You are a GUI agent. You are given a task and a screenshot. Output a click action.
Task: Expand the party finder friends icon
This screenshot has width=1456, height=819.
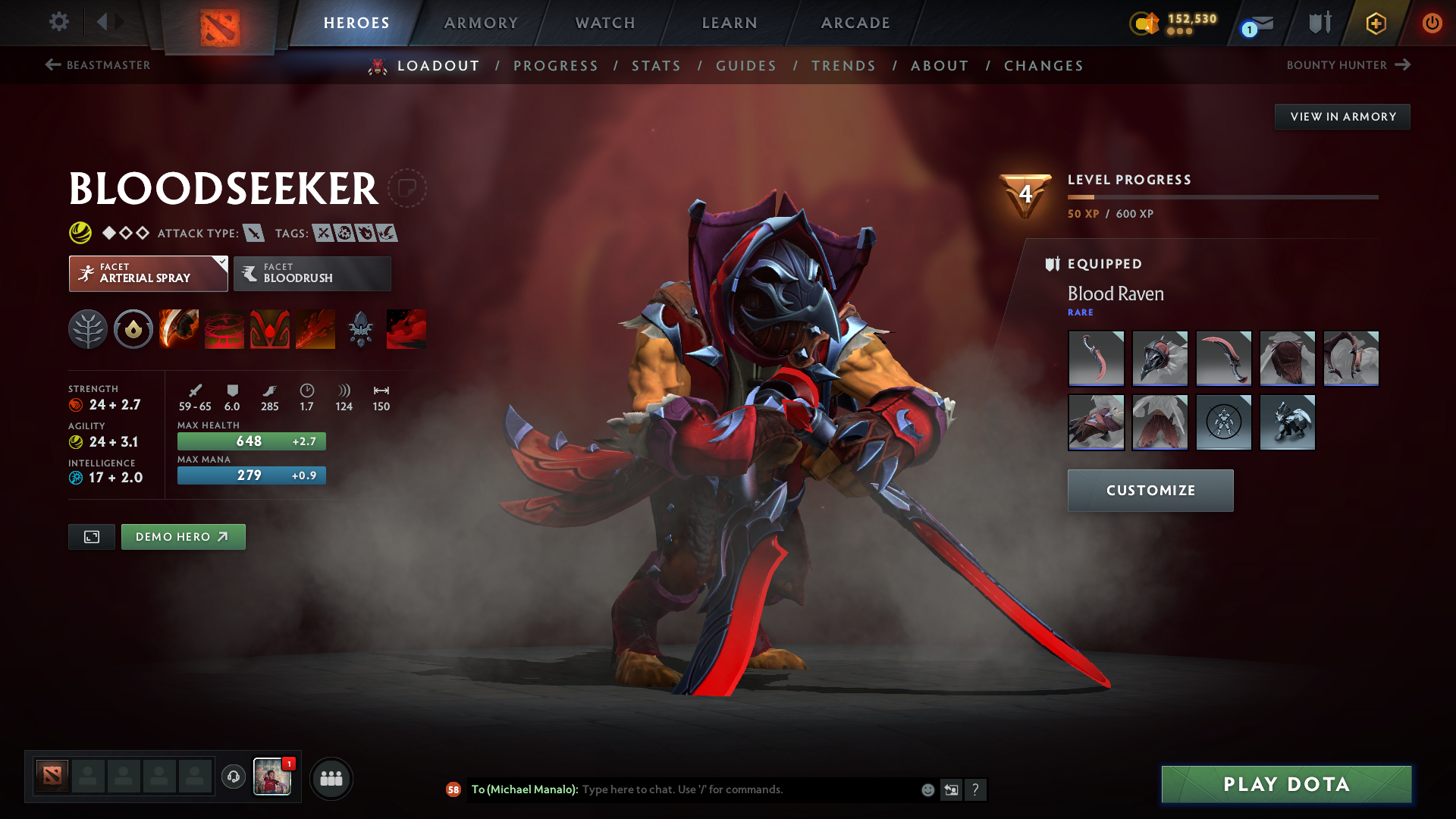point(331,778)
